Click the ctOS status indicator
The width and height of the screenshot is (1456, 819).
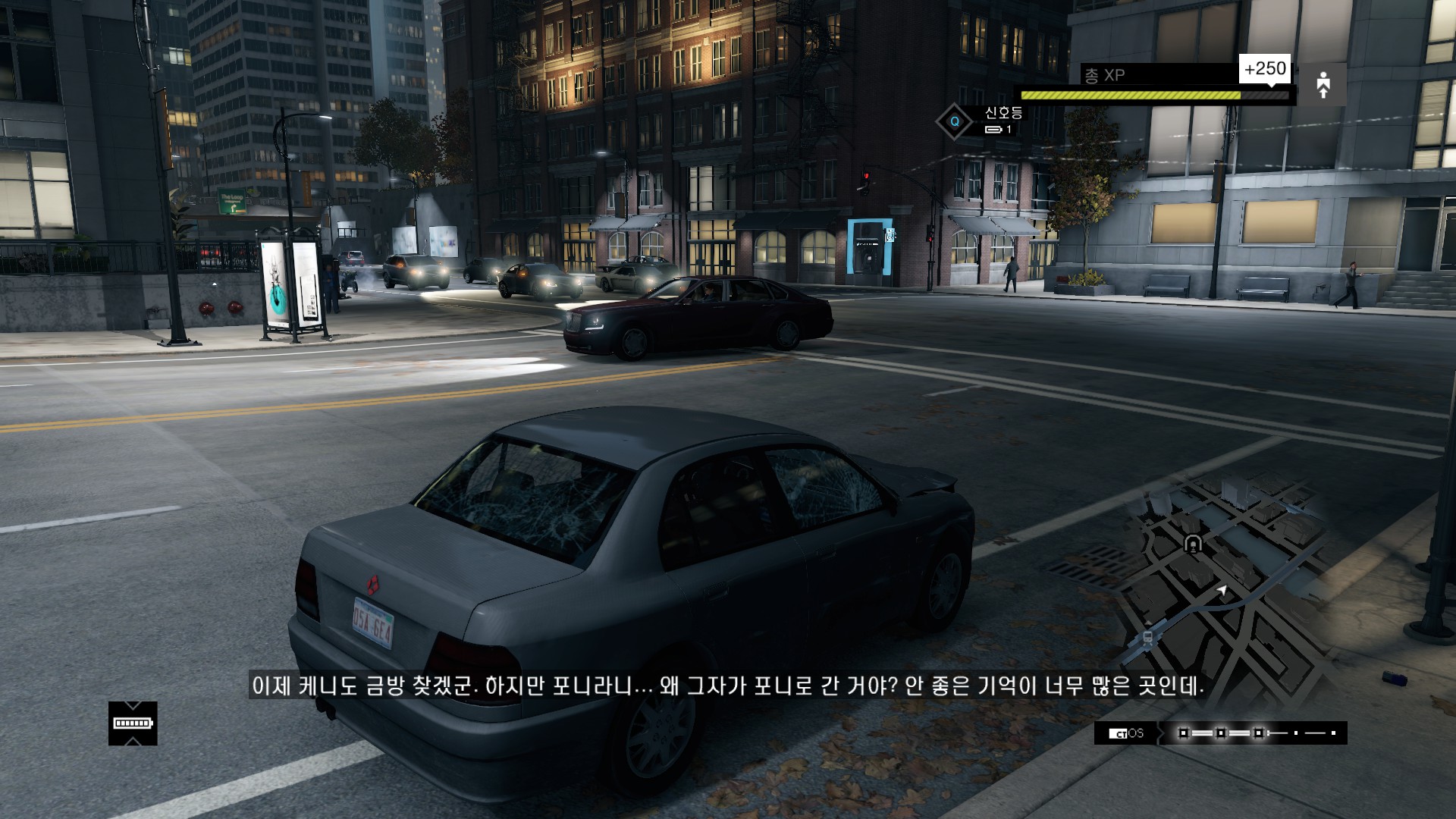1126,733
